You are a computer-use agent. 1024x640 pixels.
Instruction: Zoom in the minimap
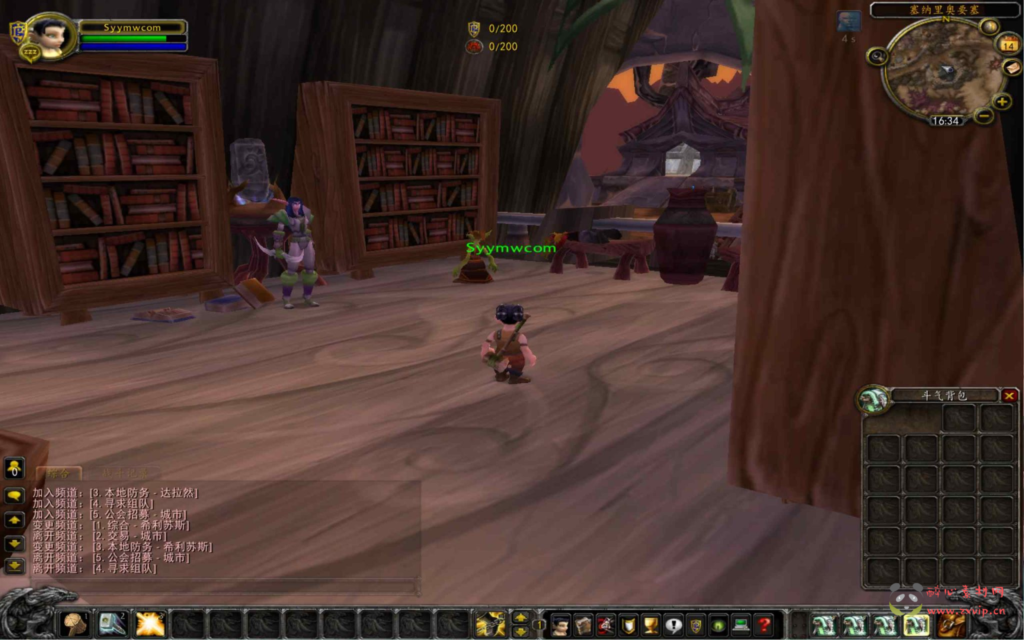click(1002, 102)
